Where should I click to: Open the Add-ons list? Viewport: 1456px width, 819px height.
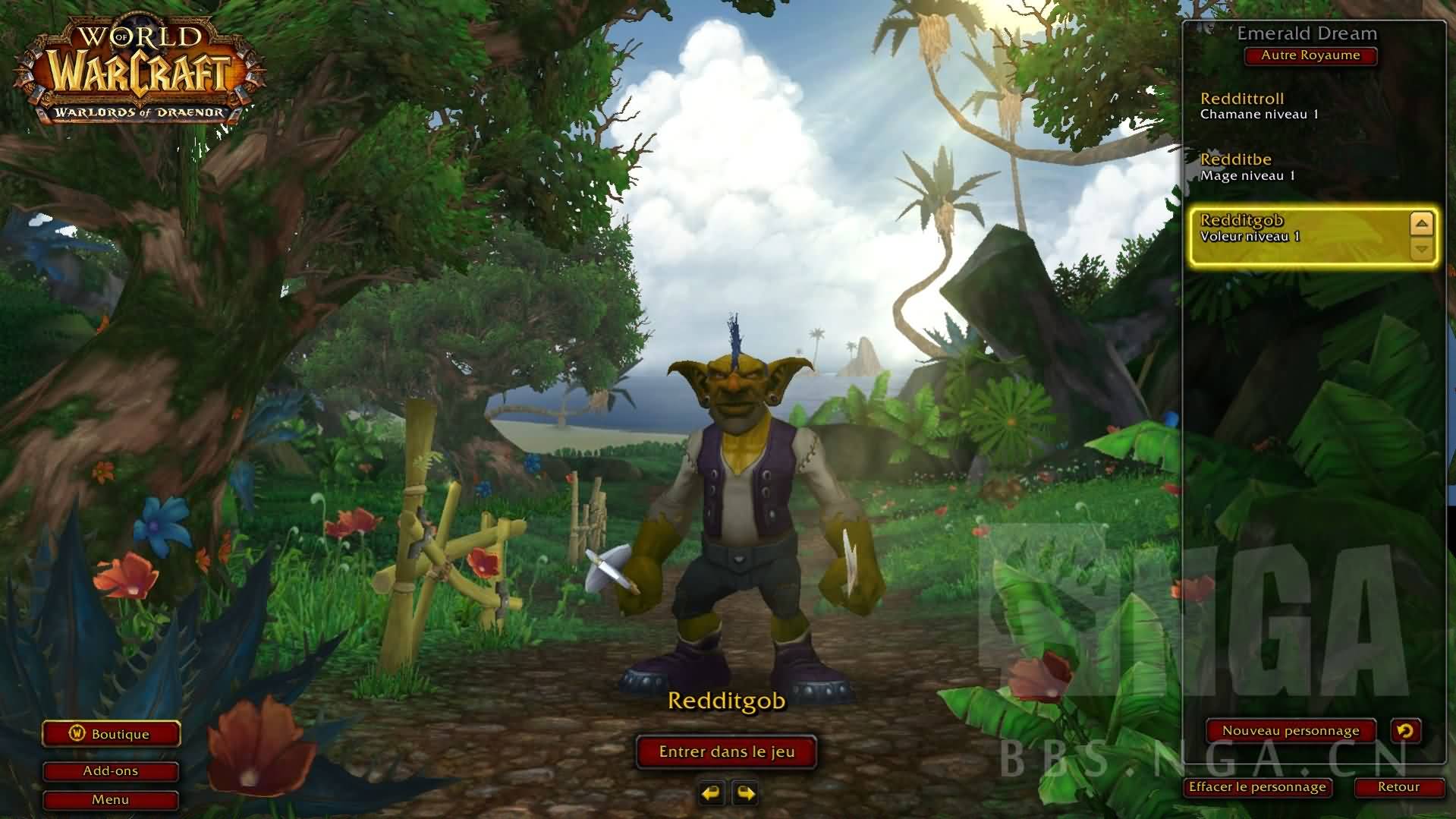[x=111, y=771]
